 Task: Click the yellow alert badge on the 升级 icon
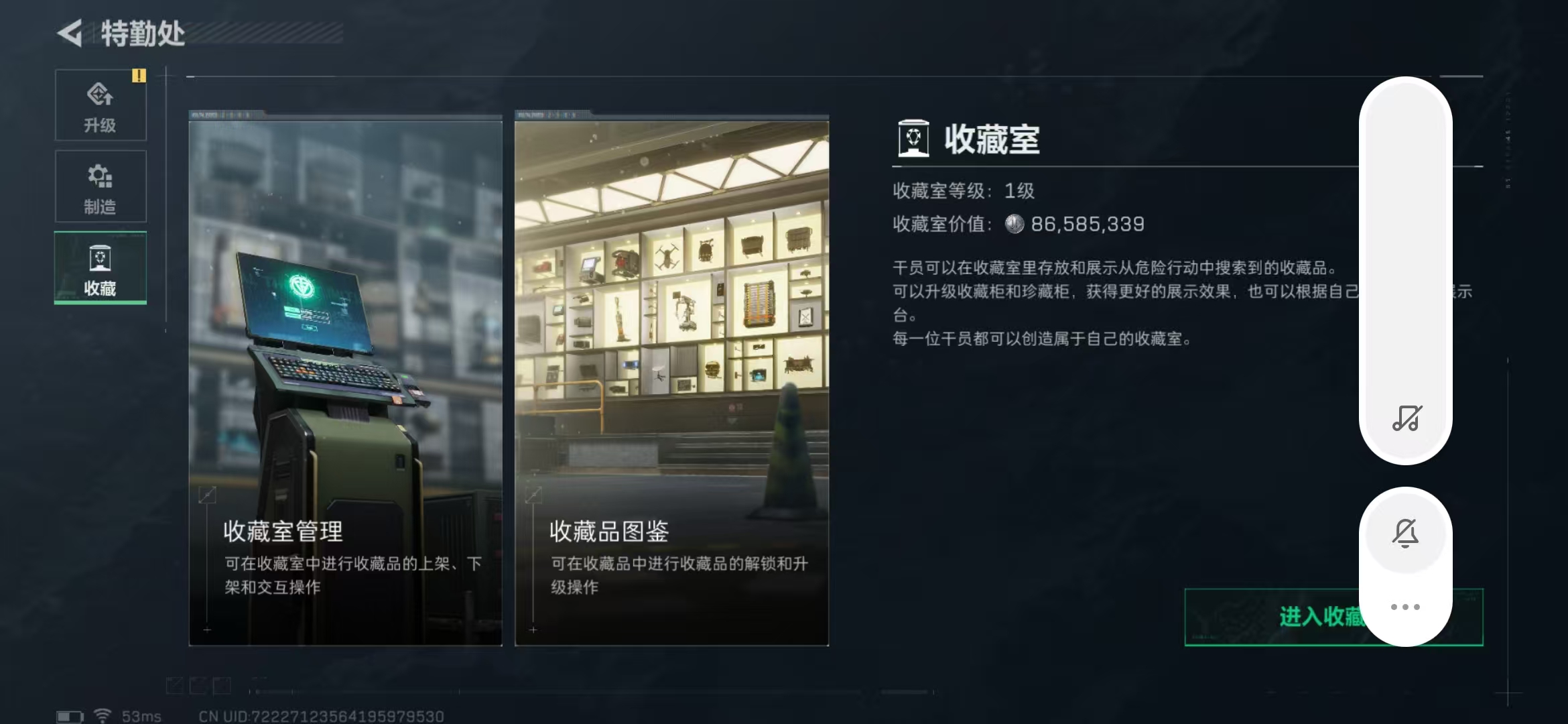(x=139, y=76)
